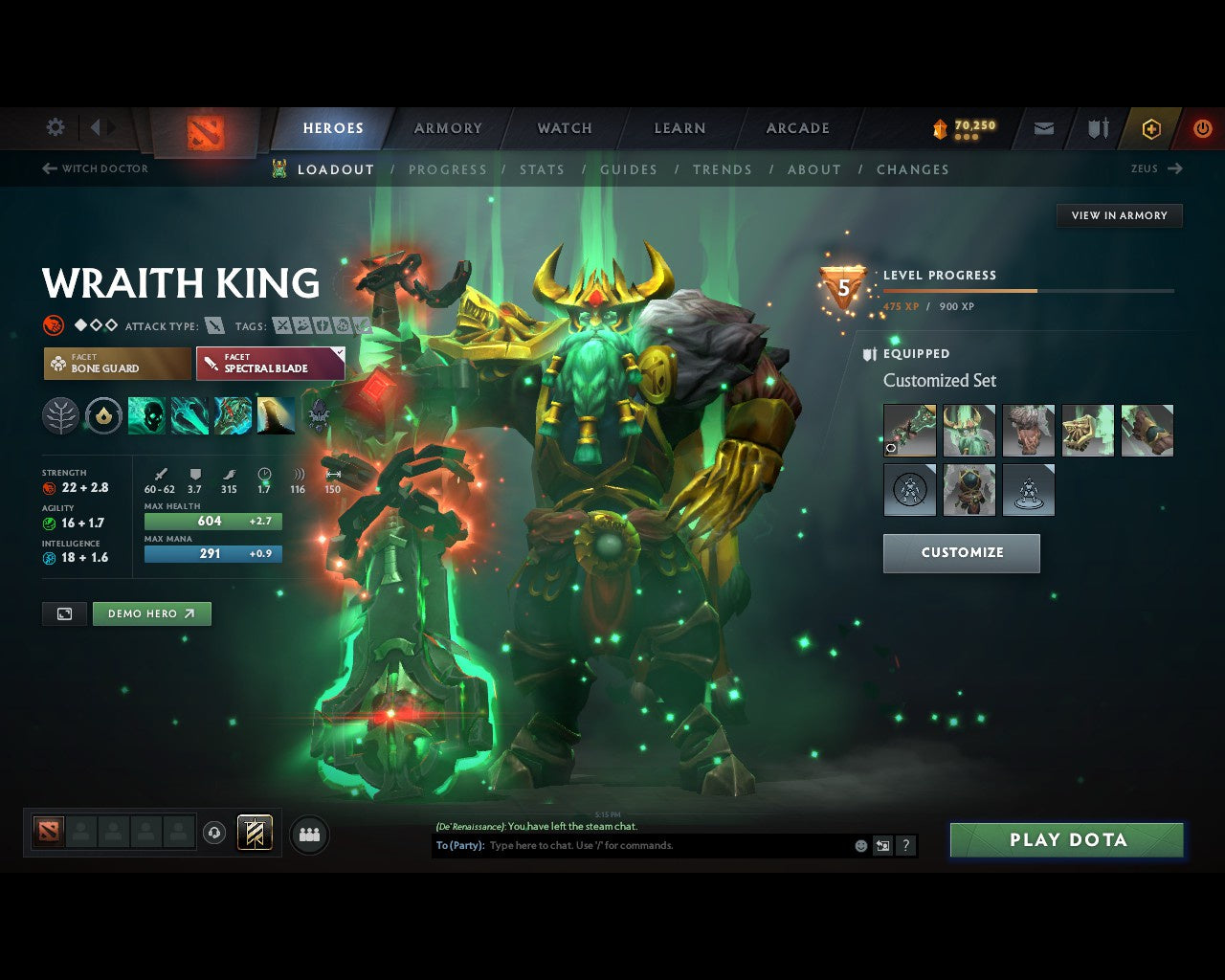The image size is (1225, 980).
Task: Switch to the STATS tab
Action: tap(542, 169)
